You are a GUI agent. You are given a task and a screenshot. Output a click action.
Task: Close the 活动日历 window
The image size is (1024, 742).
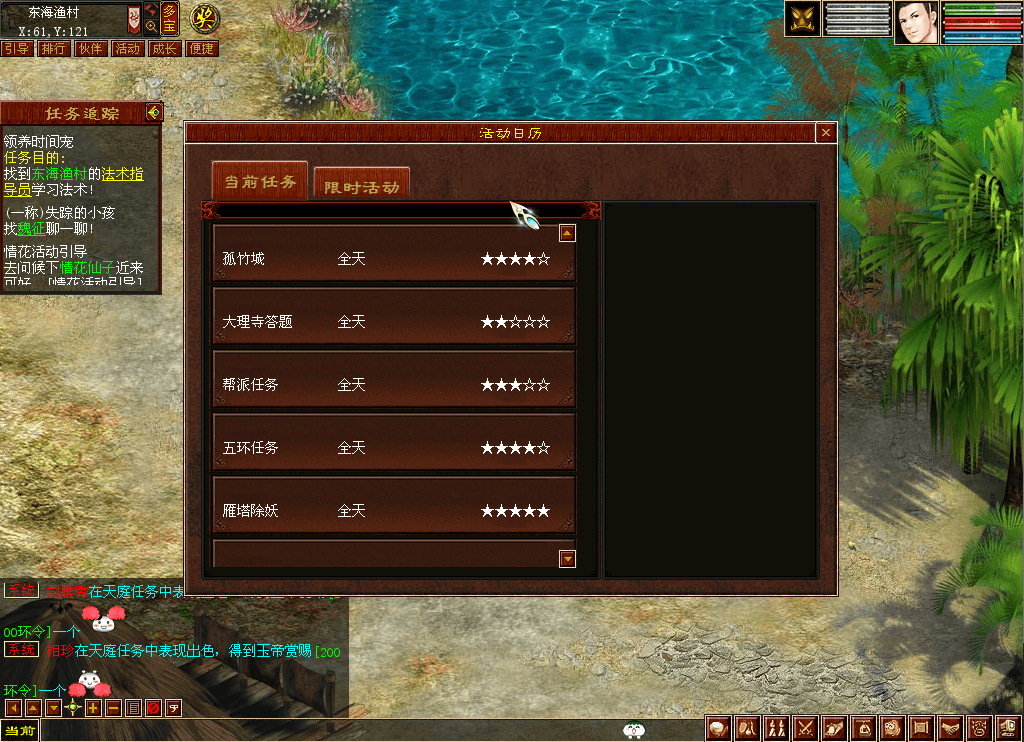pos(826,133)
